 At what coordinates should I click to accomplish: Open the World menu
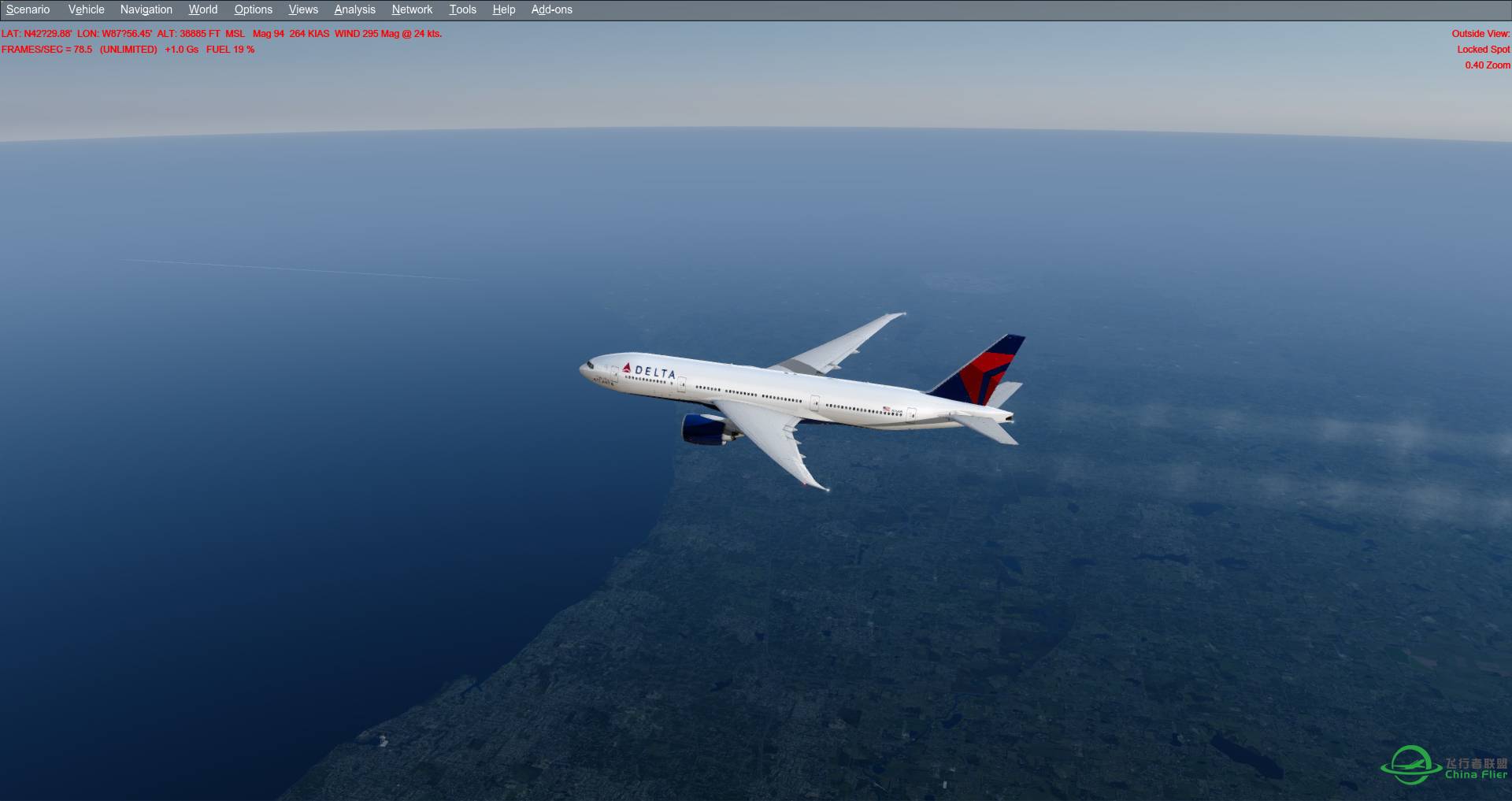(202, 9)
